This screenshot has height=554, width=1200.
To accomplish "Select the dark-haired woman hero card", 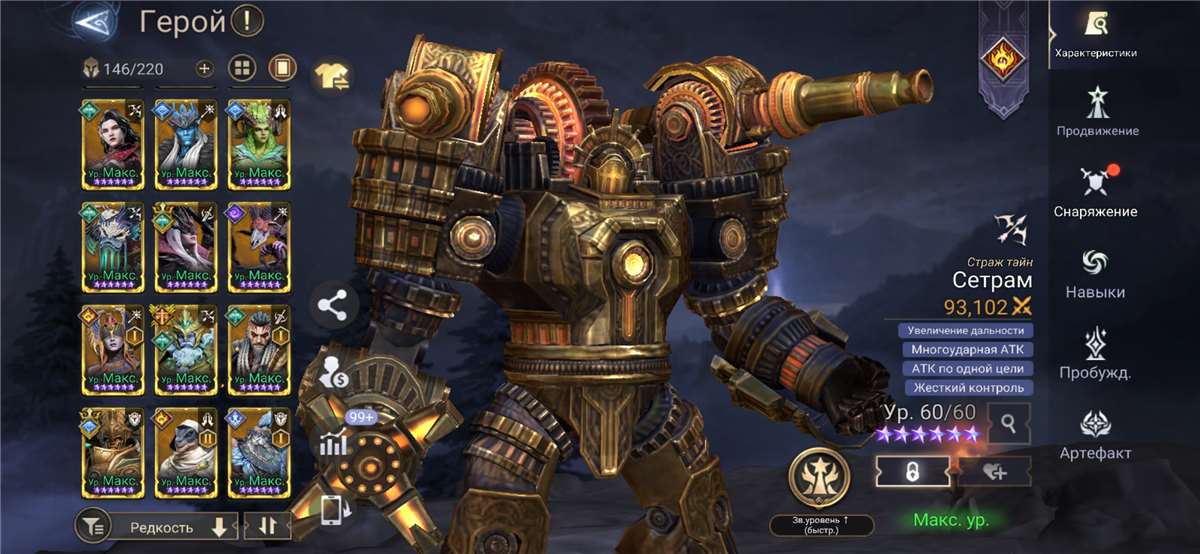I will [x=112, y=144].
